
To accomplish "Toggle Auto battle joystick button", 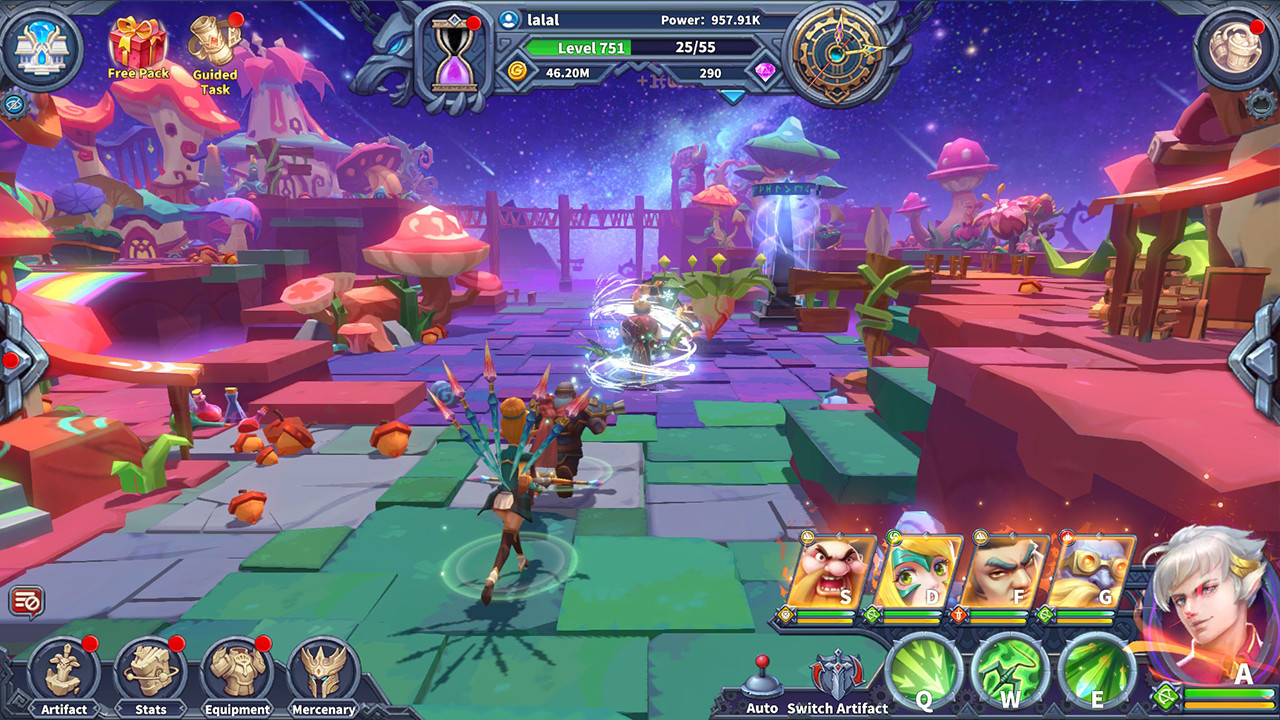I will (x=761, y=679).
